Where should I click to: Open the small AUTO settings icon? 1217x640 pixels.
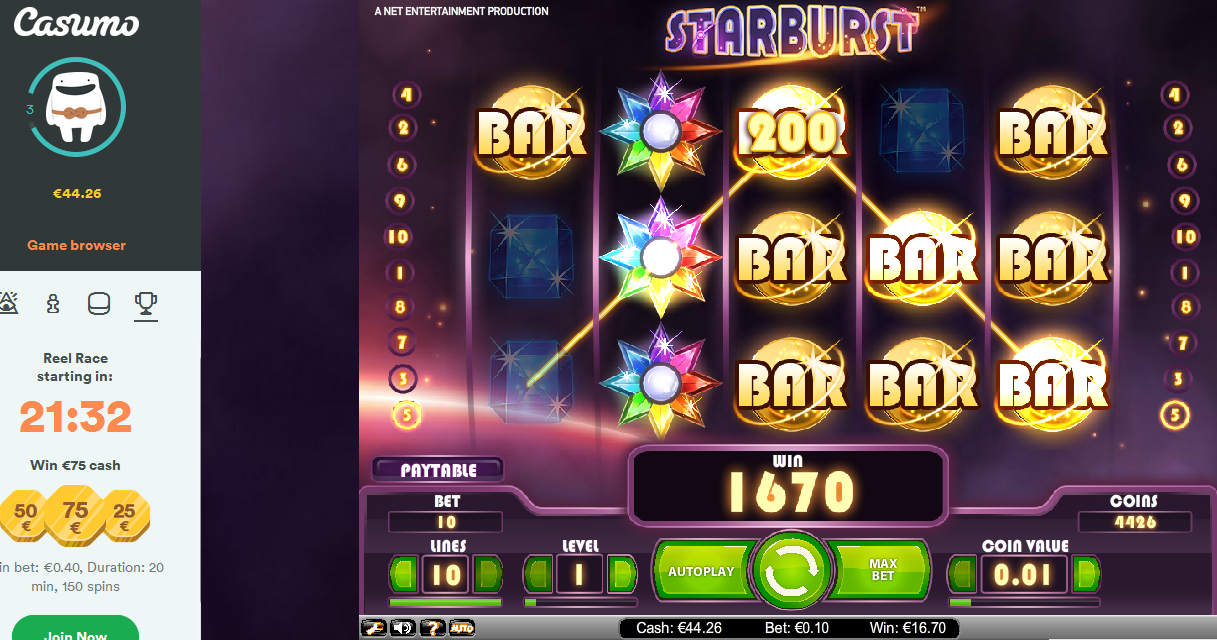pyautogui.click(x=461, y=628)
